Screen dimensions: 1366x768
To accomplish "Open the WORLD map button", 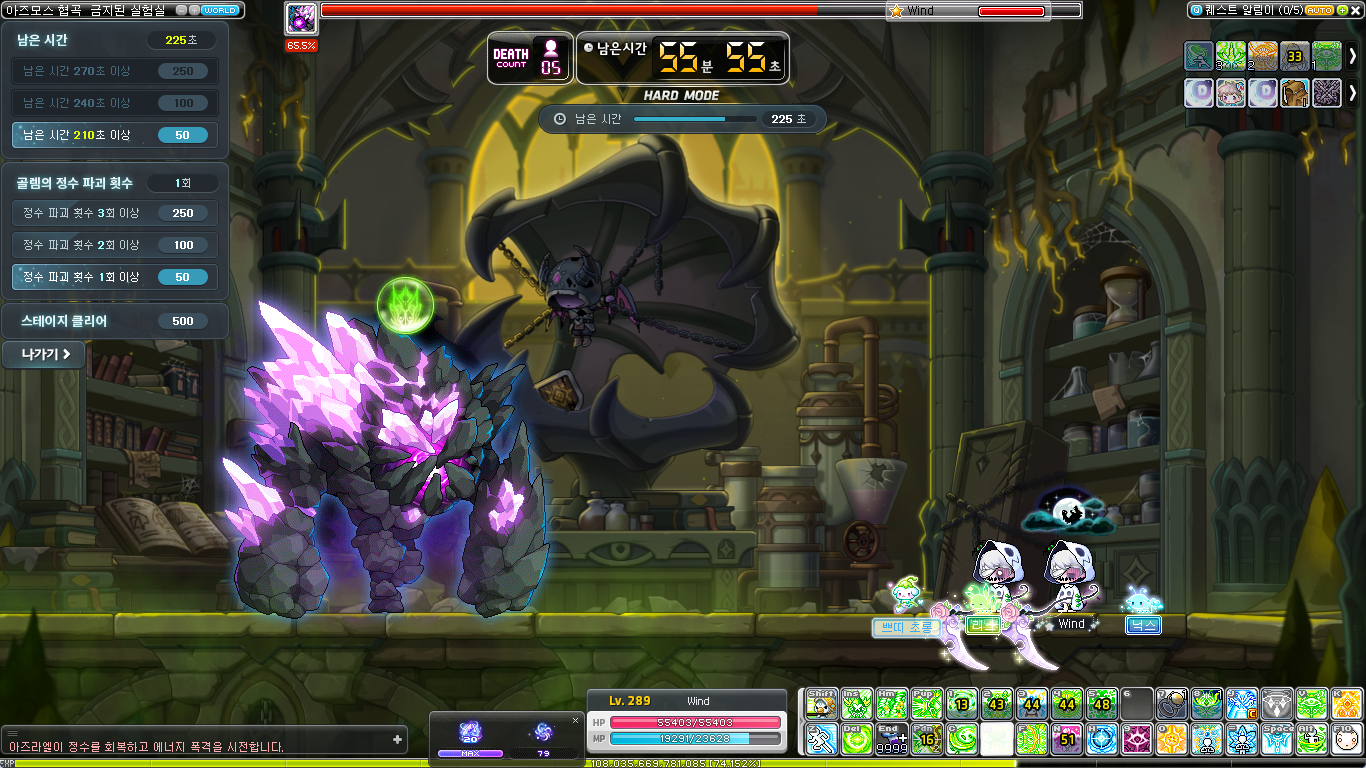I will click(x=219, y=10).
